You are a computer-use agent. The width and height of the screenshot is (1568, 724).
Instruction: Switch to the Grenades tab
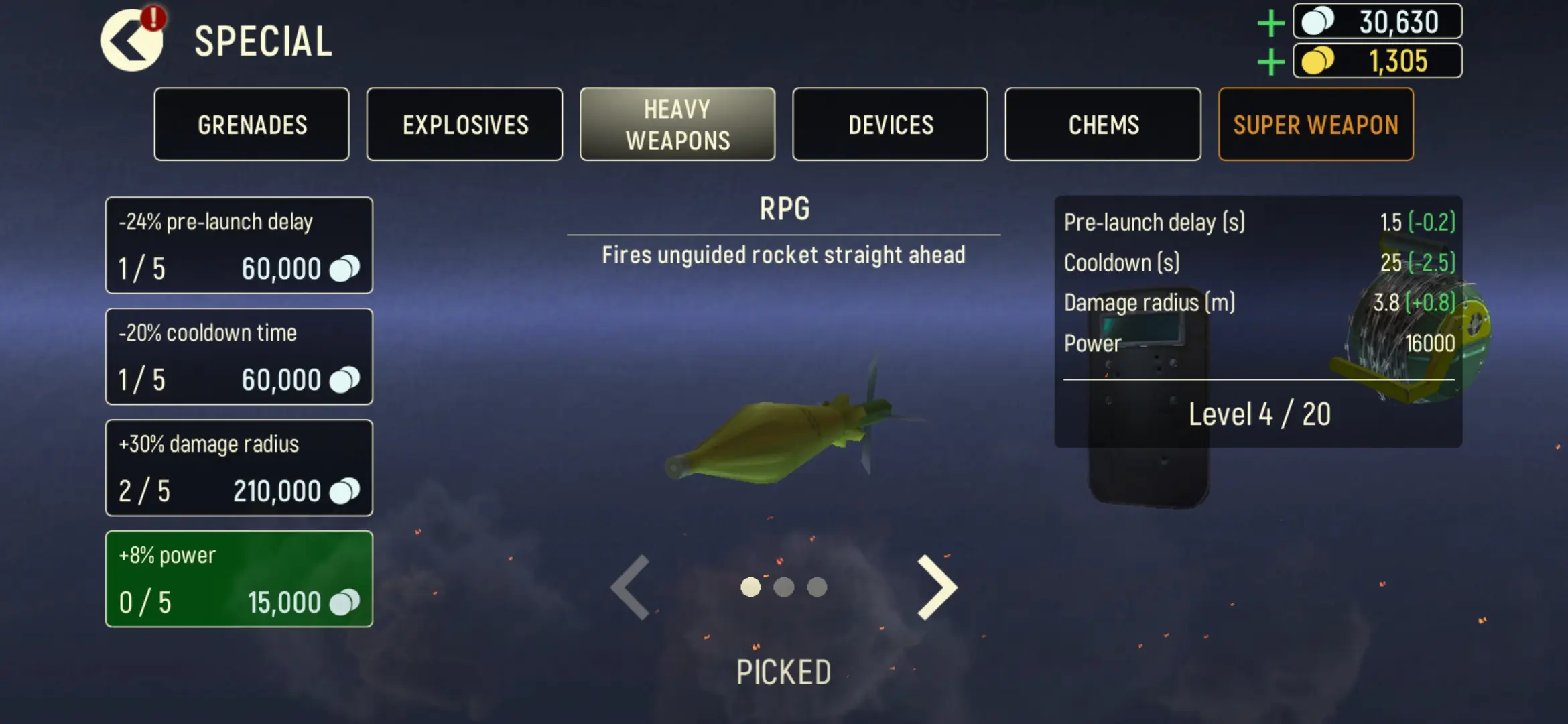252,125
